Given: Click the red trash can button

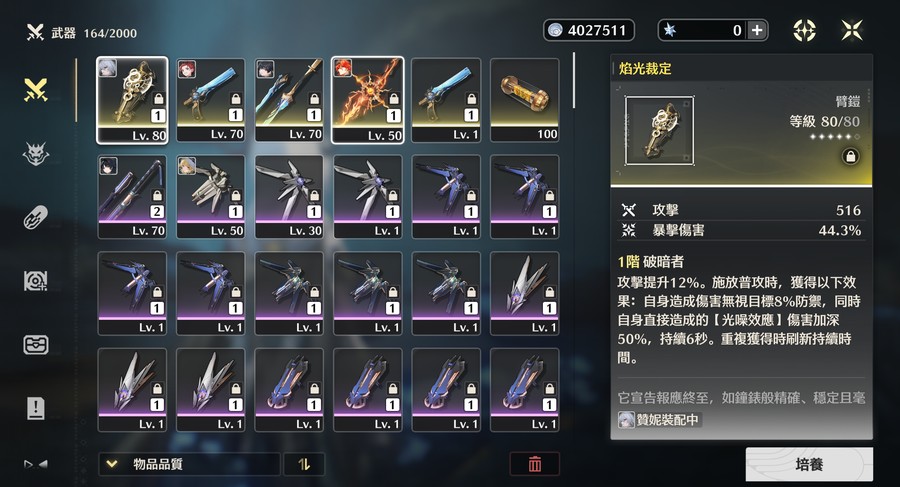Looking at the screenshot, I should tap(535, 464).
